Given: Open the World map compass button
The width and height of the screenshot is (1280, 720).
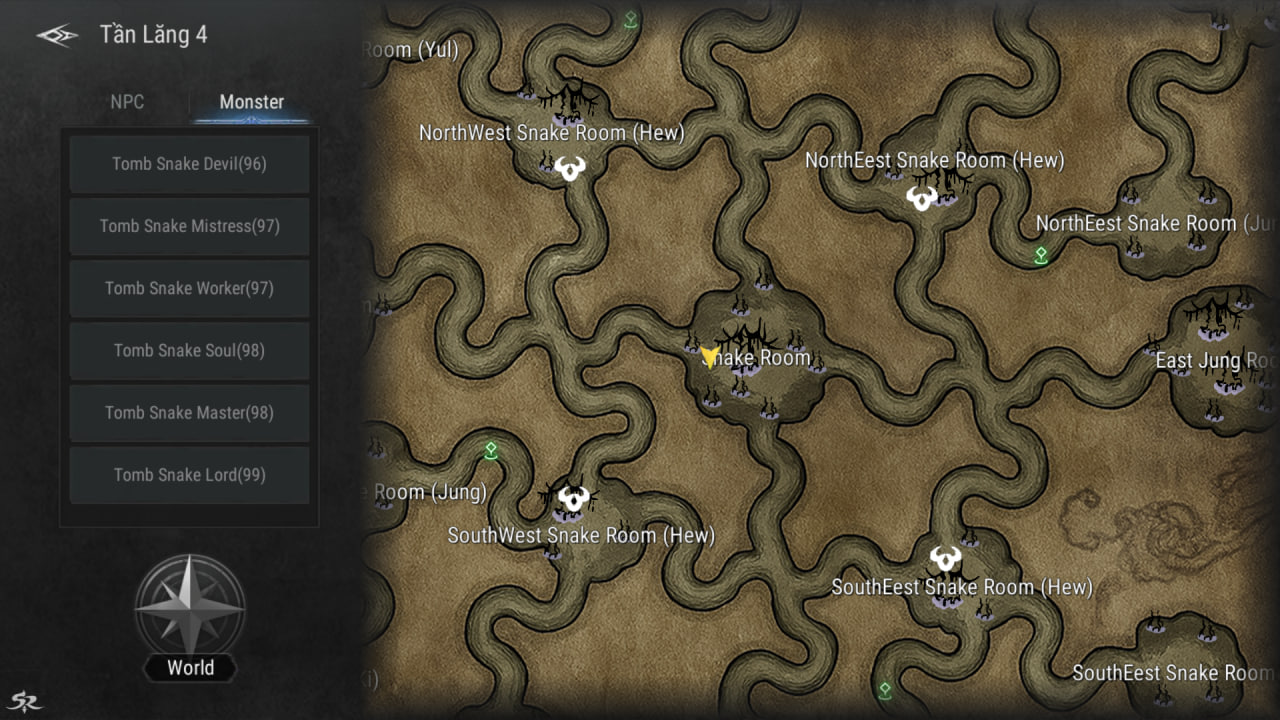Looking at the screenshot, I should point(190,608).
